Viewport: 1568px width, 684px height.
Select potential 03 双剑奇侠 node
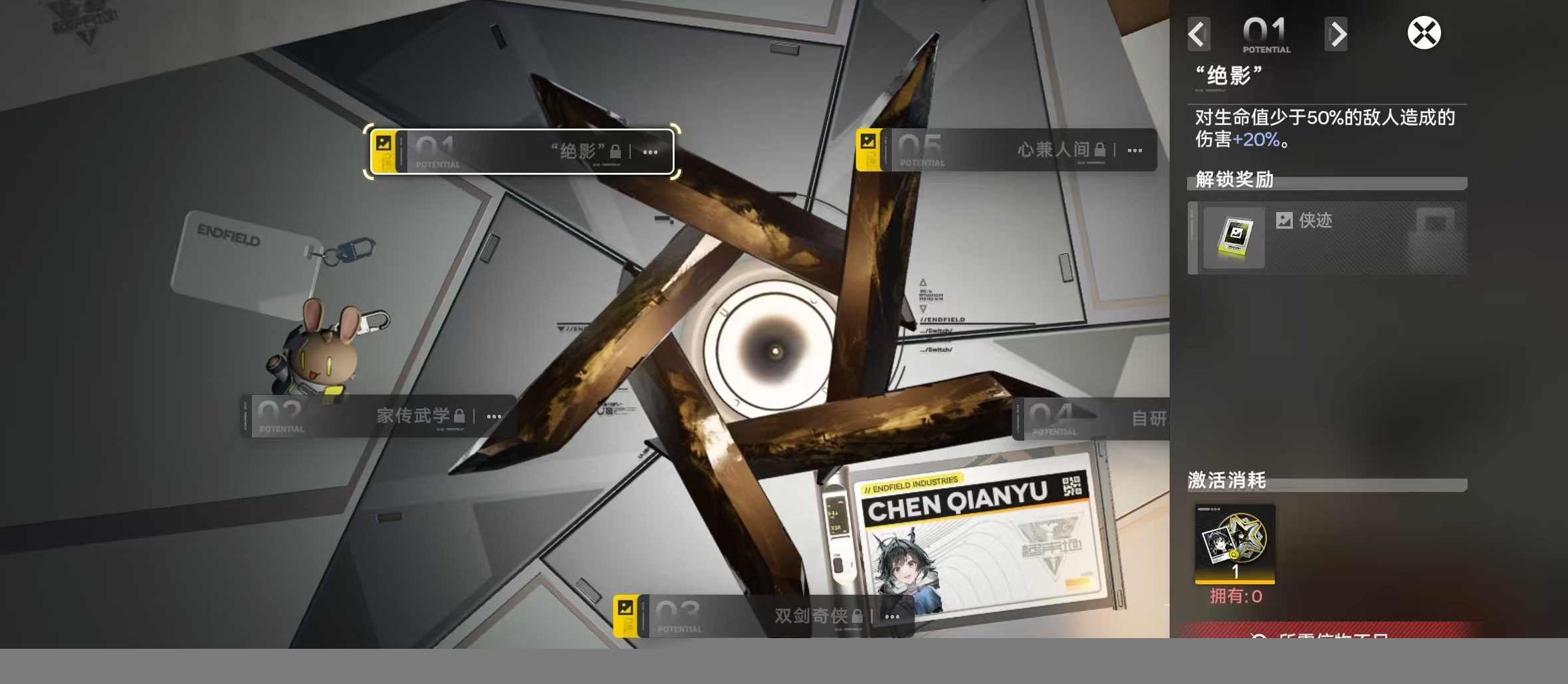click(x=763, y=616)
